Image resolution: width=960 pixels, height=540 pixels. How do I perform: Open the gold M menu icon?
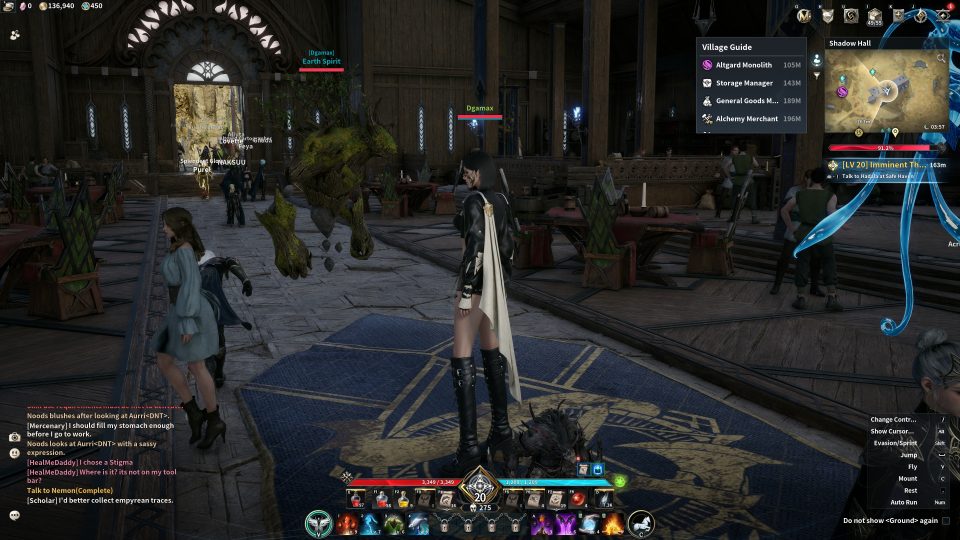pyautogui.click(x=804, y=16)
